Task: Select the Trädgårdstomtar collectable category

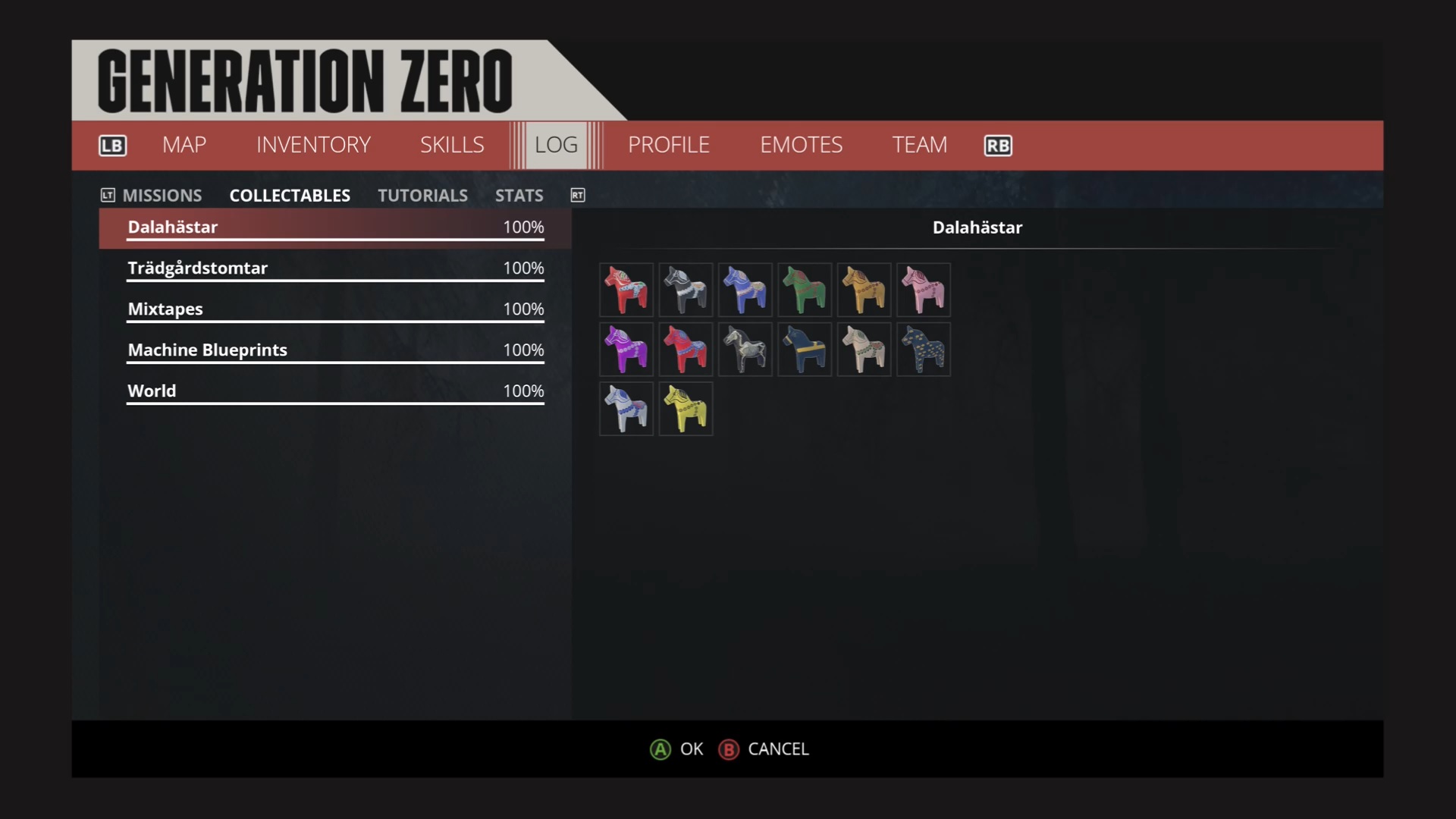Action: click(334, 268)
